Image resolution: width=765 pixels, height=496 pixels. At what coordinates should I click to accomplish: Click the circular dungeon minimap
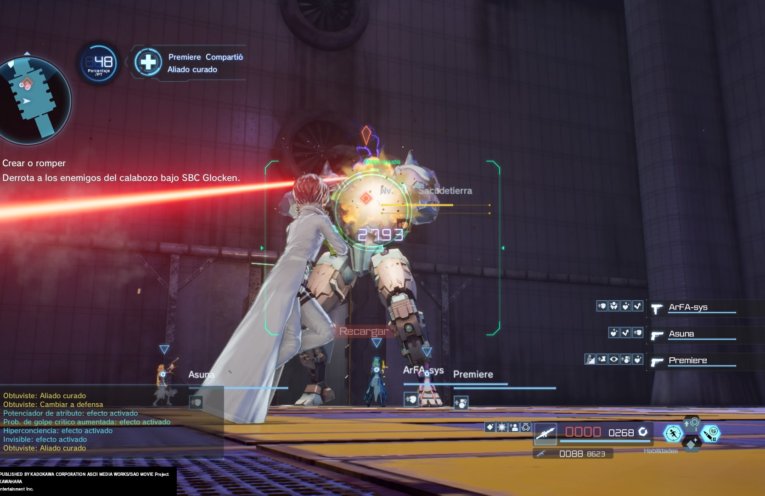(x=34, y=98)
